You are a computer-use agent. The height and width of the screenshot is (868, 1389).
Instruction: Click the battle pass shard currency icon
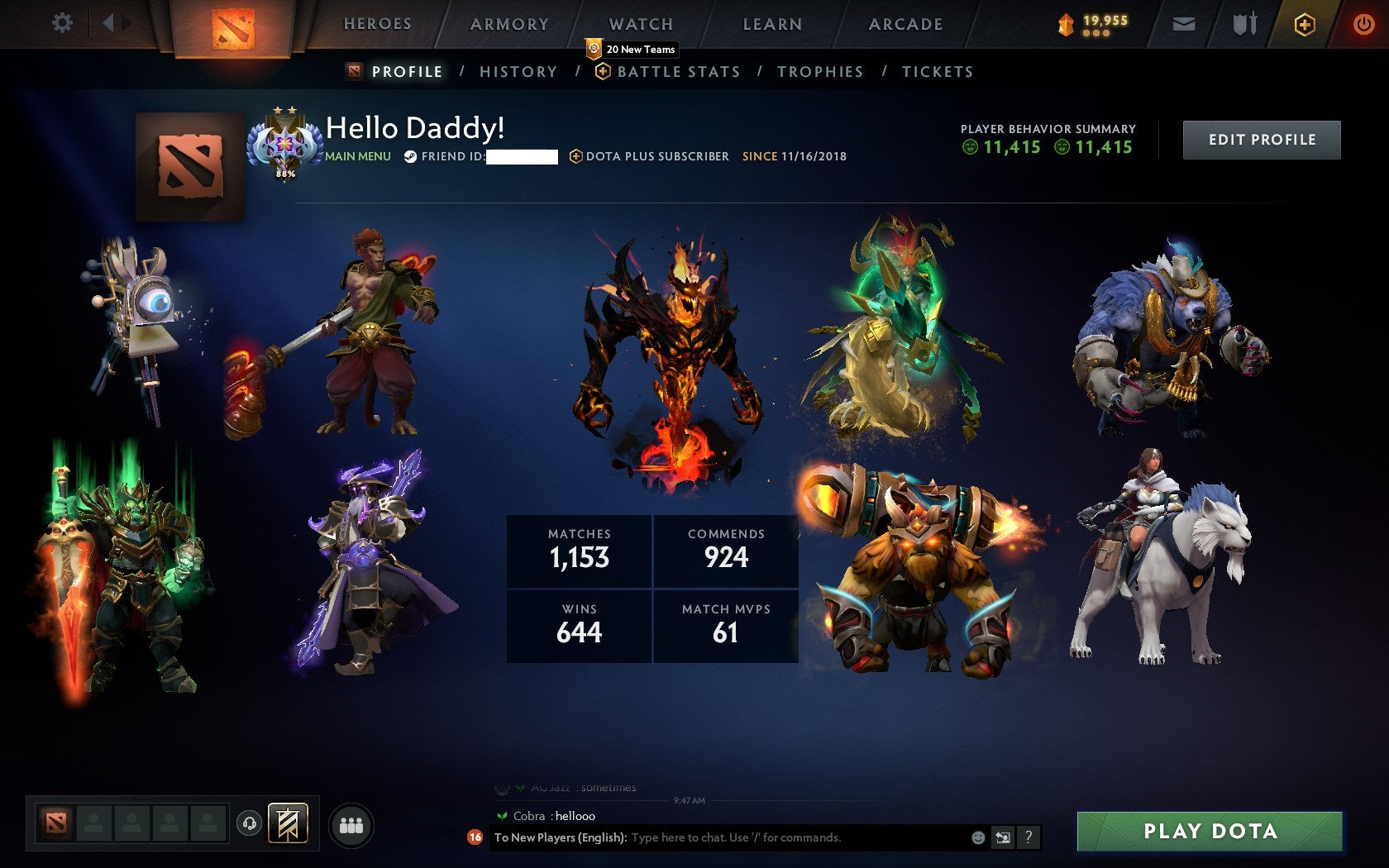pos(1067,21)
